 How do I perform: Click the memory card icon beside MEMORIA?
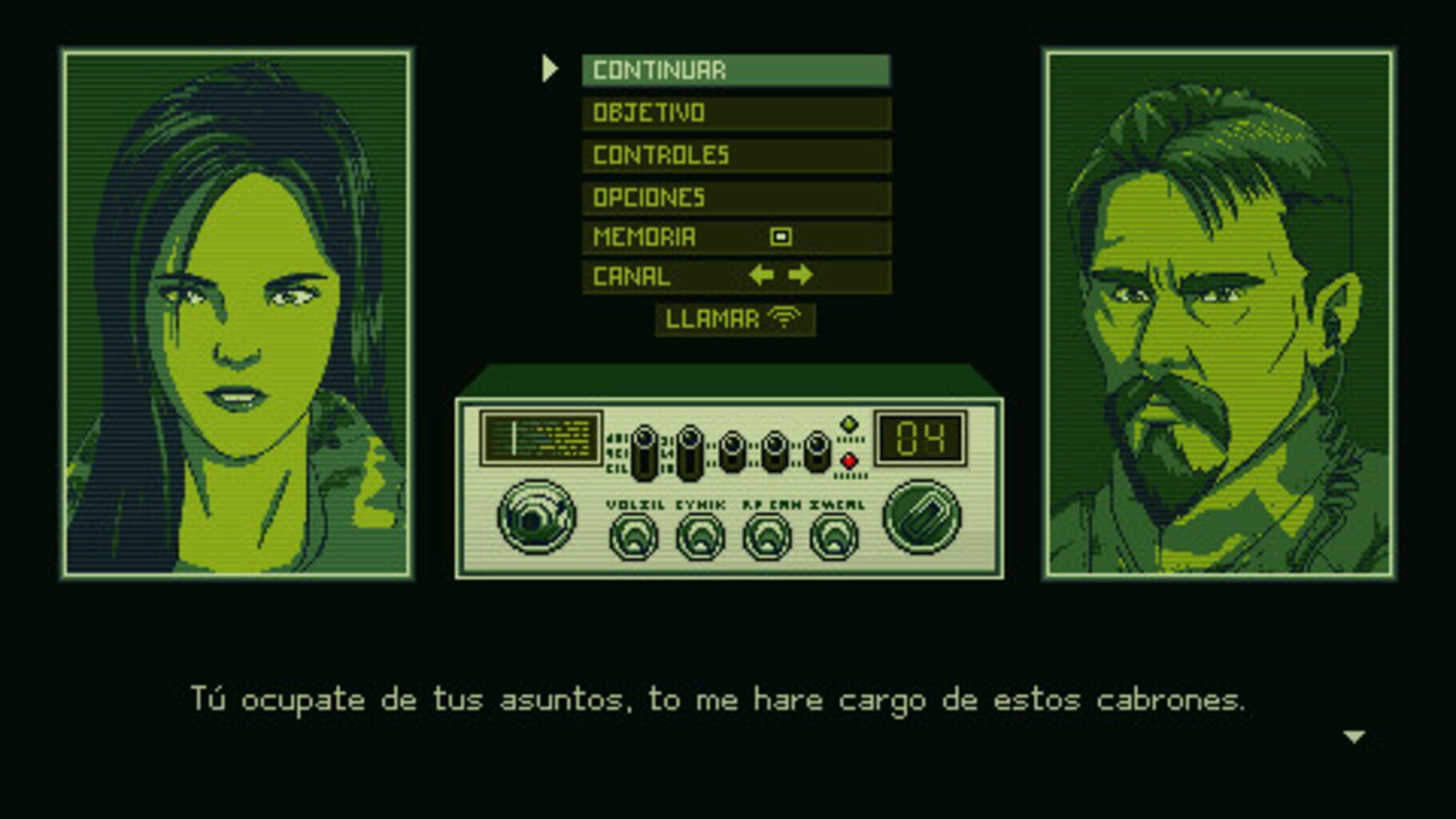[781, 235]
